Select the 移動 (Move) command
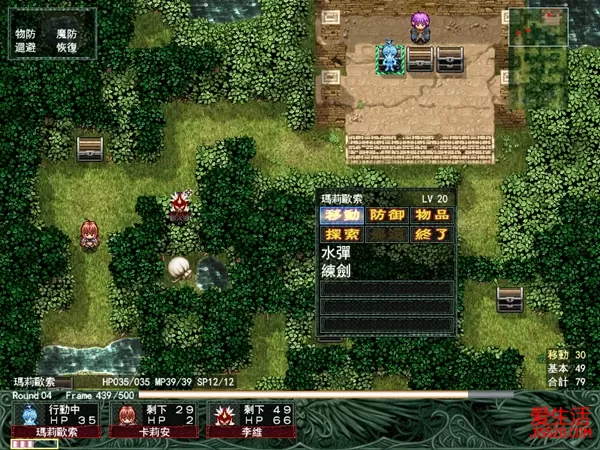Image resolution: width=600 pixels, height=450 pixels. [342, 215]
